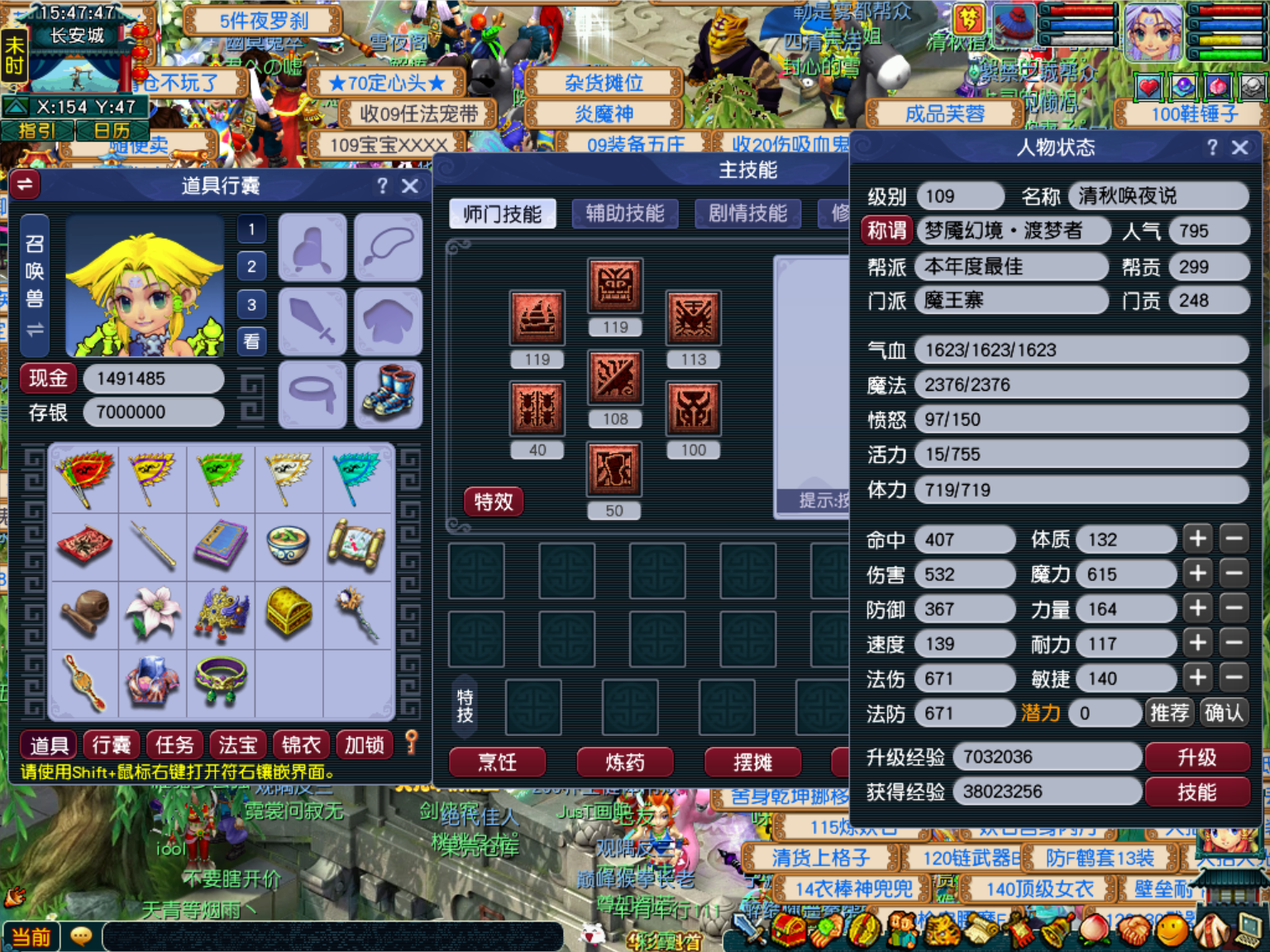
Task: Click the 烹饪 cooking button
Action: coord(496,763)
